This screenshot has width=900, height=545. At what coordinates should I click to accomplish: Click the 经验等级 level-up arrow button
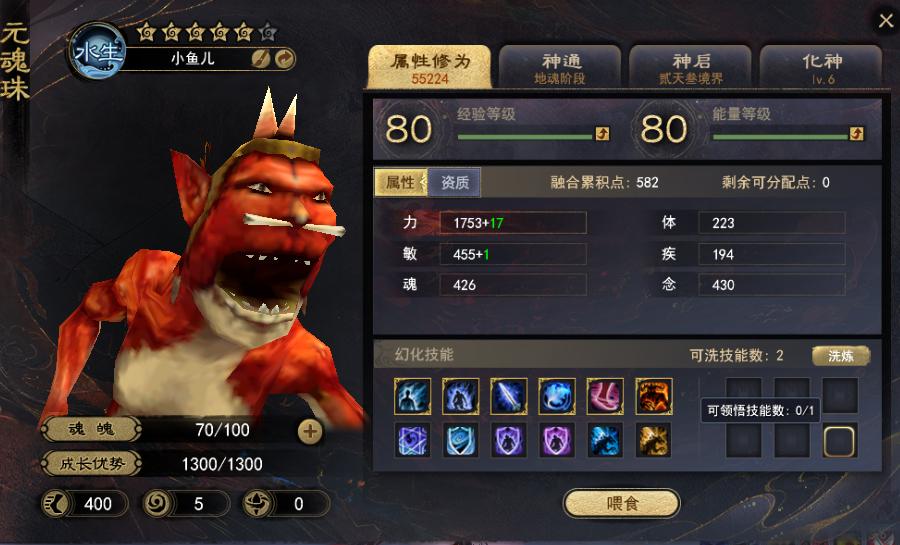[x=602, y=133]
